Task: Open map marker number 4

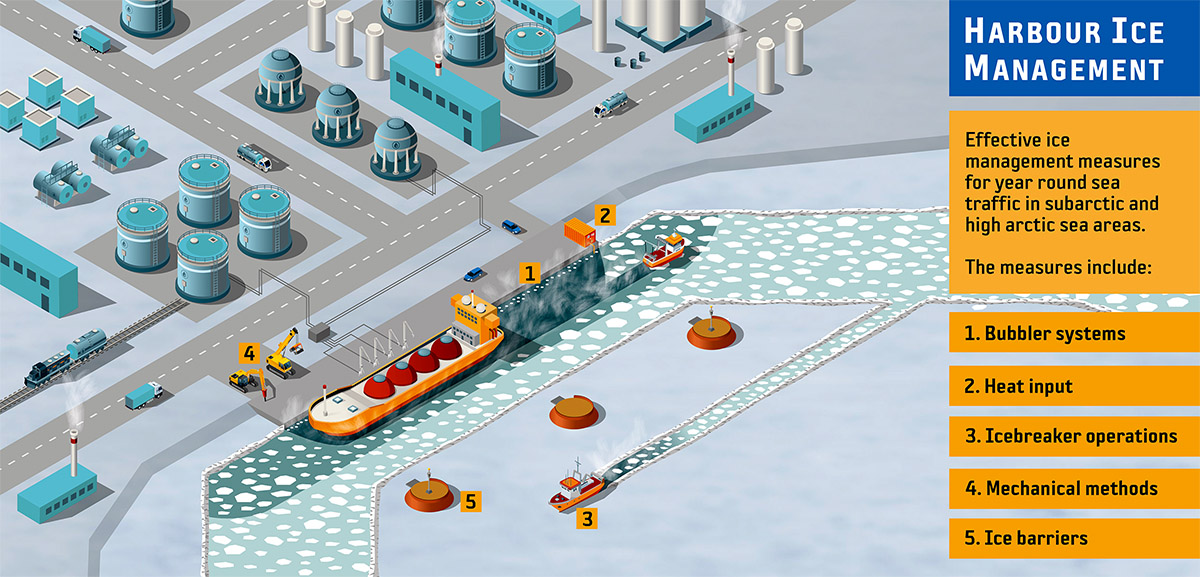Action: (249, 352)
